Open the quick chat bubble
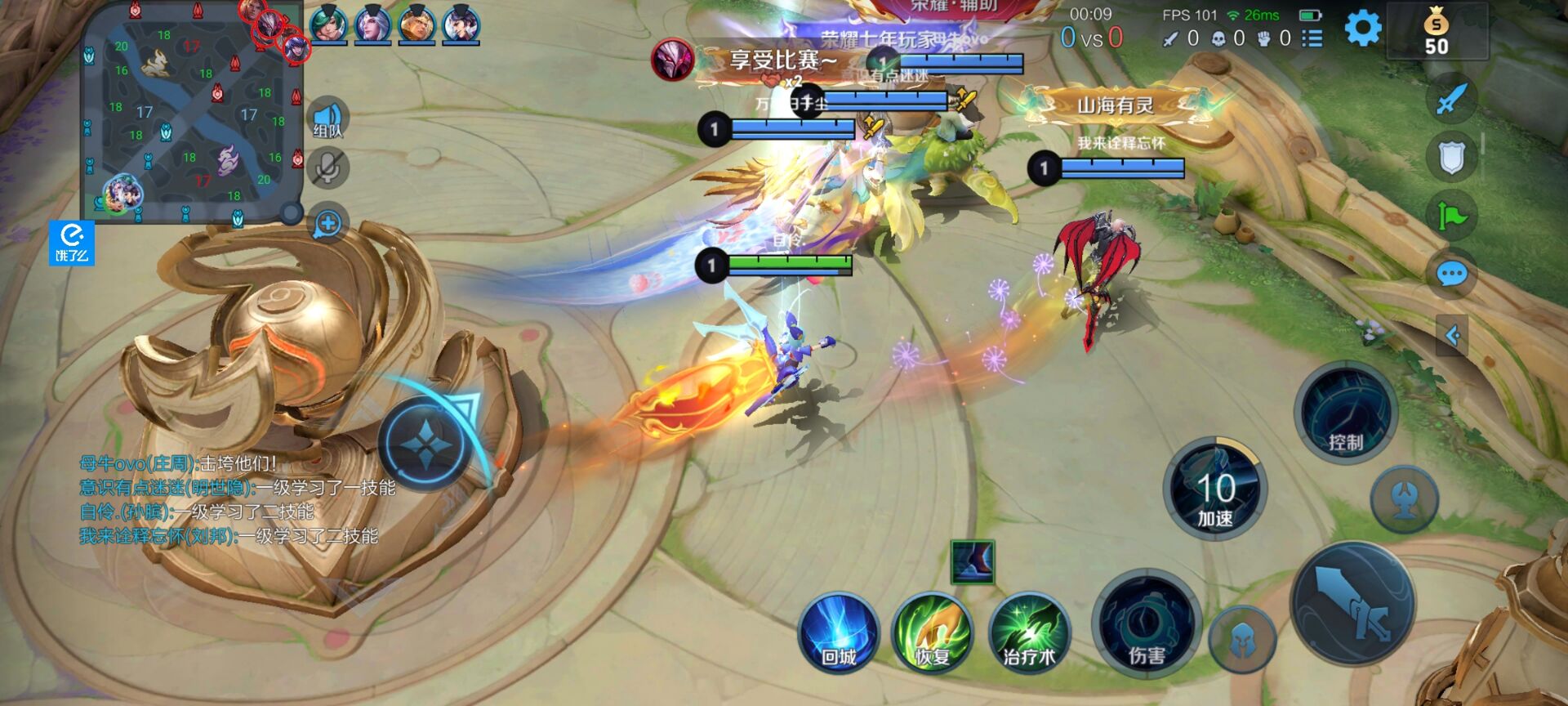The width and height of the screenshot is (1568, 706). point(1452,275)
